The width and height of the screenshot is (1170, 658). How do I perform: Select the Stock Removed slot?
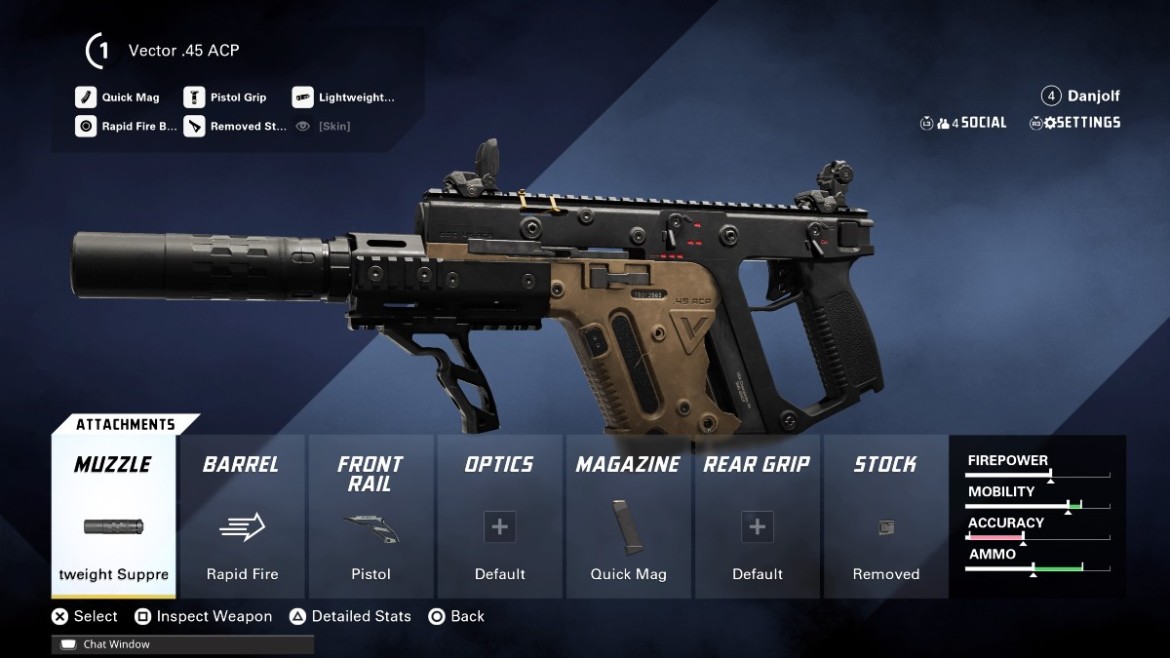[x=886, y=516]
